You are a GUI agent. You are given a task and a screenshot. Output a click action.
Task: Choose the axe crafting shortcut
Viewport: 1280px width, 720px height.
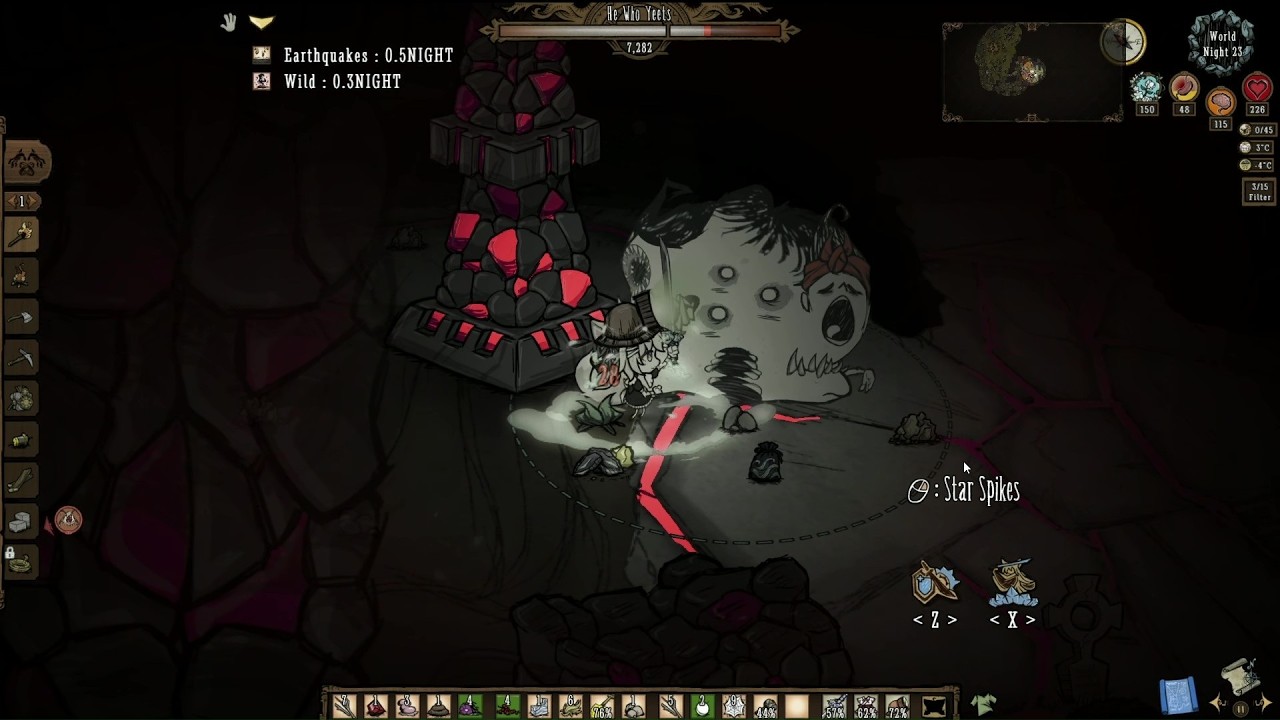point(21,318)
